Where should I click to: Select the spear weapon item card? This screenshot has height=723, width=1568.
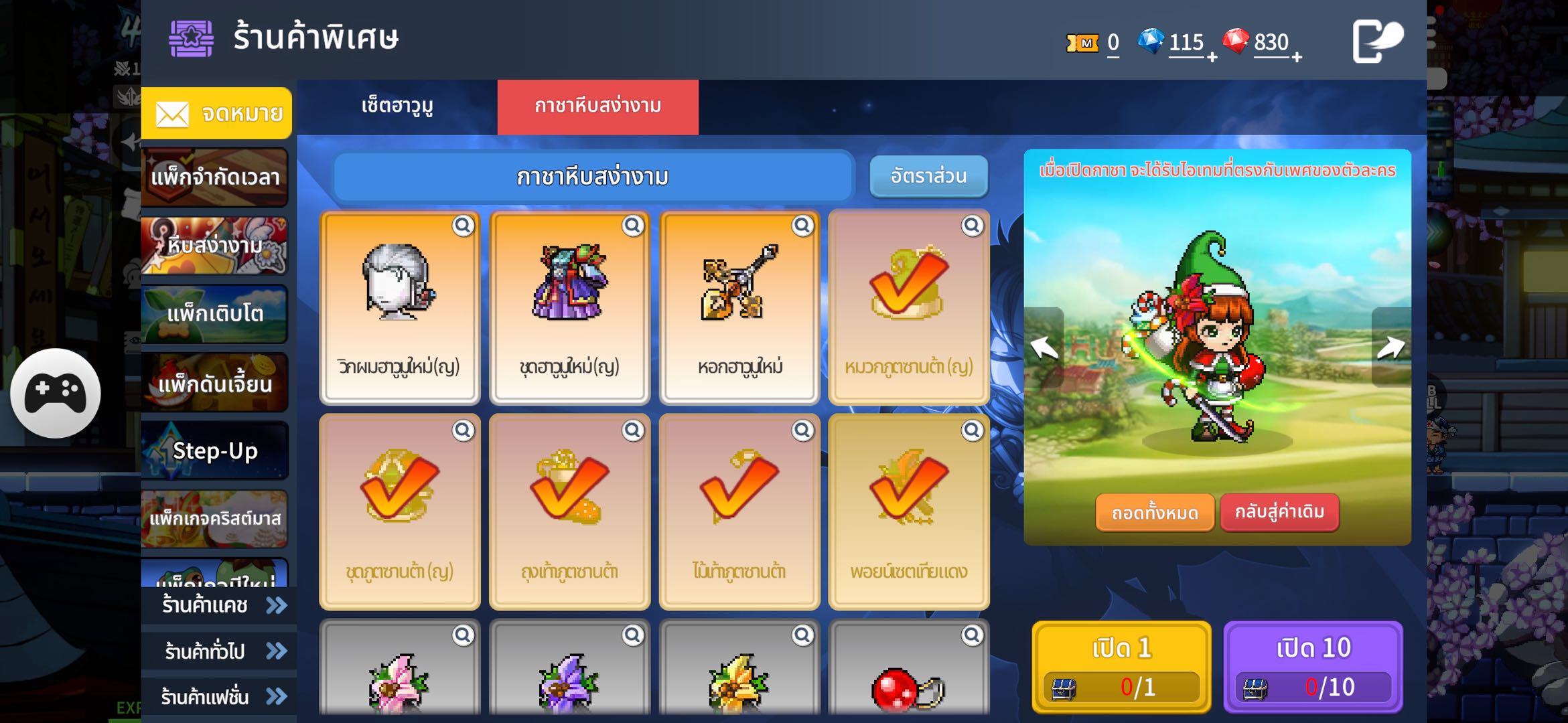click(739, 308)
